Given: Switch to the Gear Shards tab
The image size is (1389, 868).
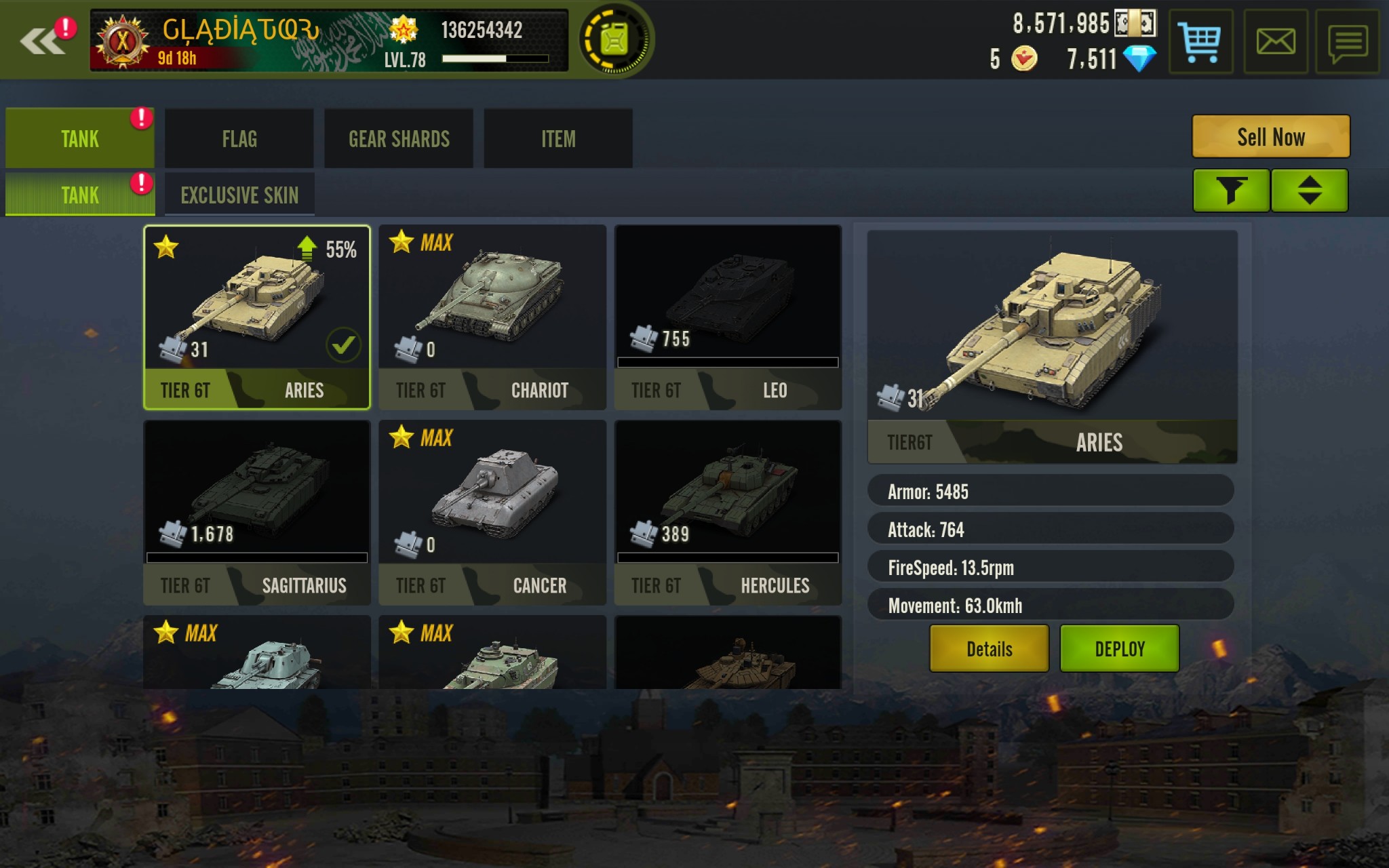Looking at the screenshot, I should click(399, 139).
